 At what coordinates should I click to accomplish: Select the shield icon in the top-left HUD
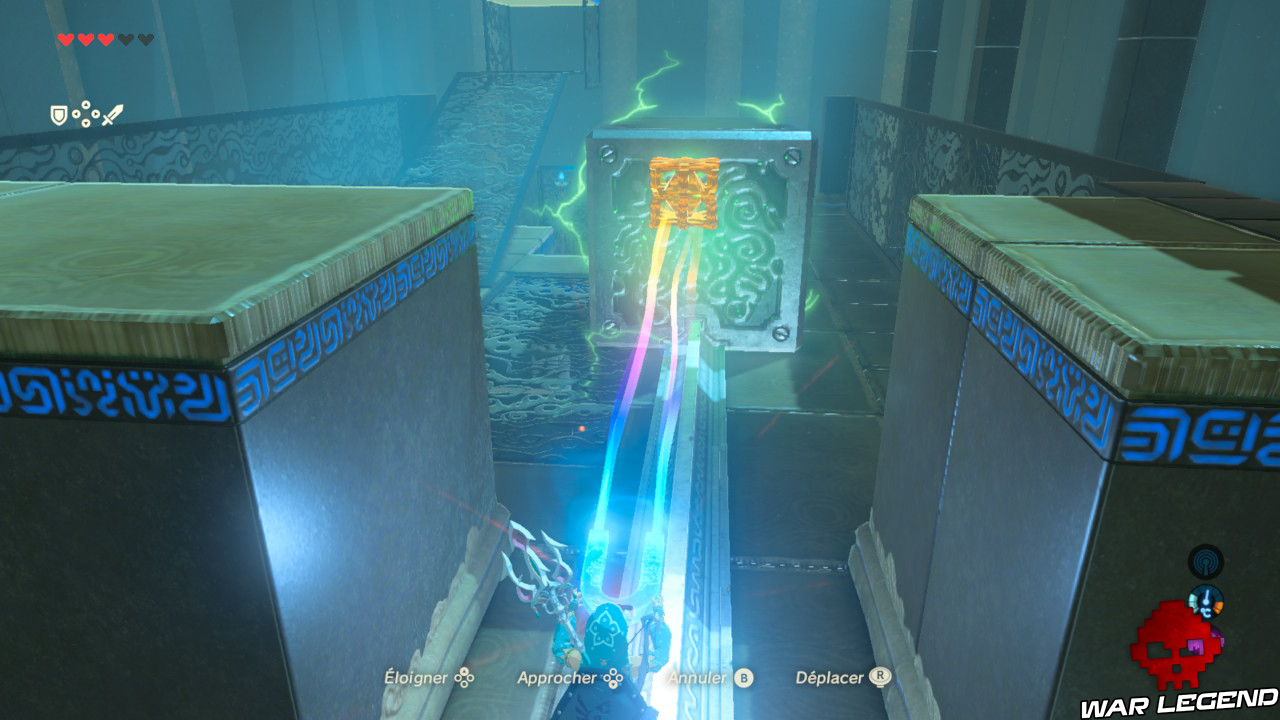click(58, 114)
